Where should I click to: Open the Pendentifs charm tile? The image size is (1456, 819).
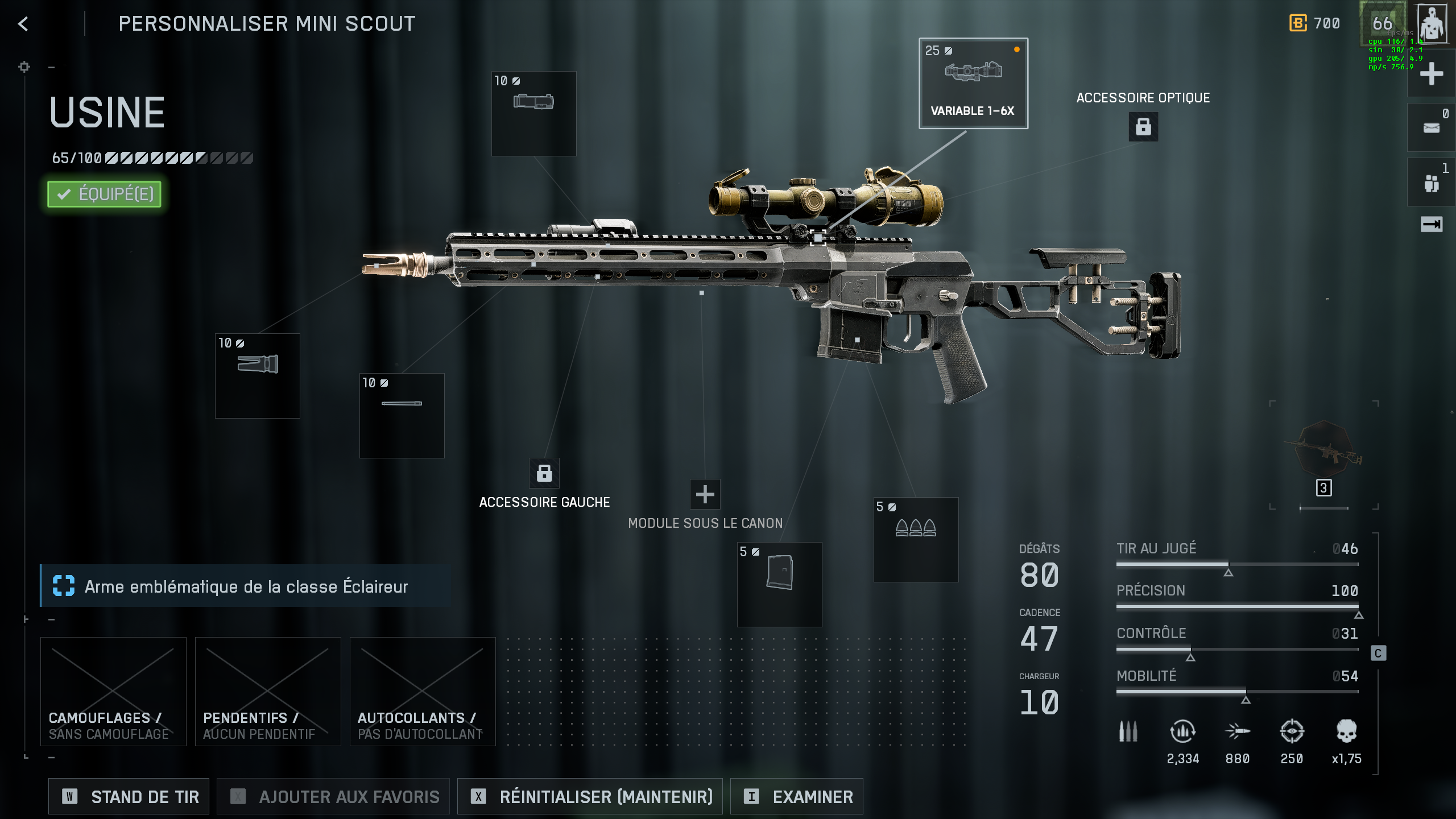point(268,691)
